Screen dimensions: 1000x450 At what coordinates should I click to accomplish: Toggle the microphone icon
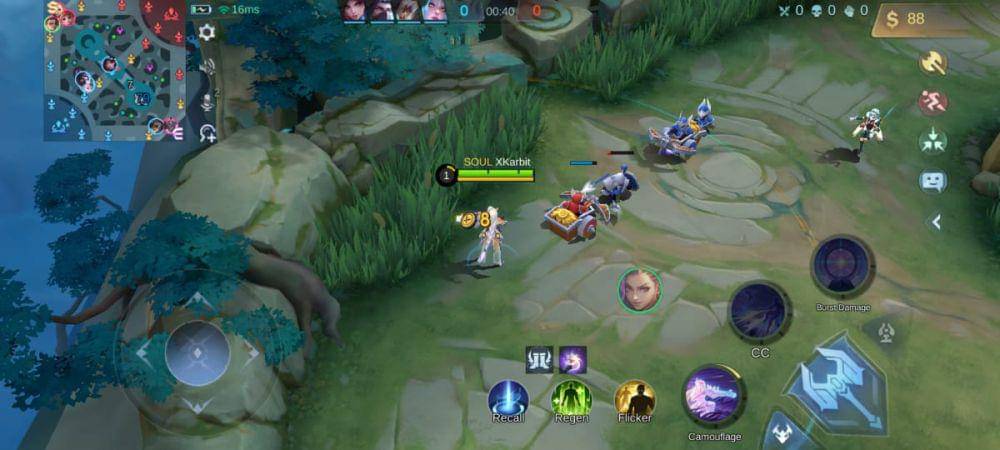click(x=208, y=101)
